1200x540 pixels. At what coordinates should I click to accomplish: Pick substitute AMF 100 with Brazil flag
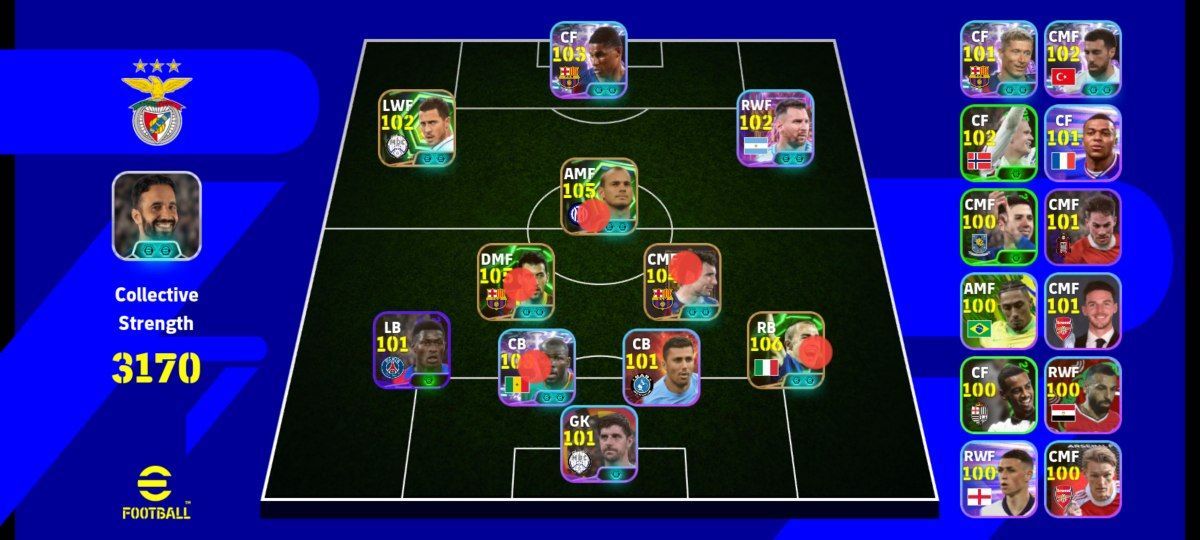click(x=998, y=310)
